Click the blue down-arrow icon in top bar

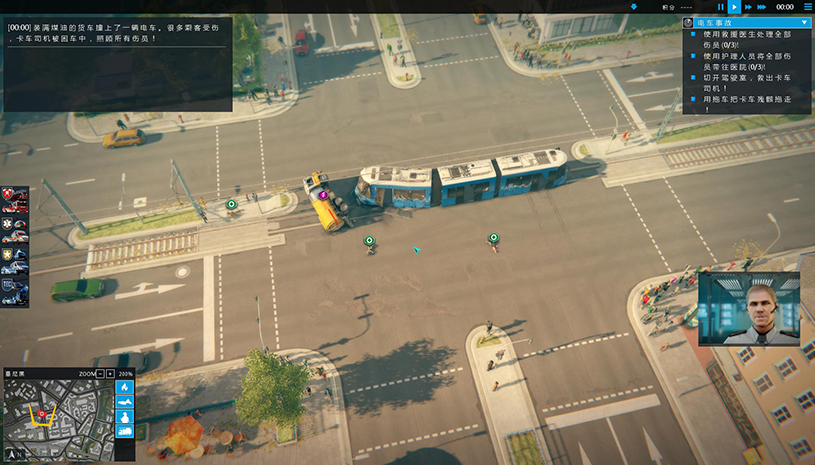click(x=633, y=7)
